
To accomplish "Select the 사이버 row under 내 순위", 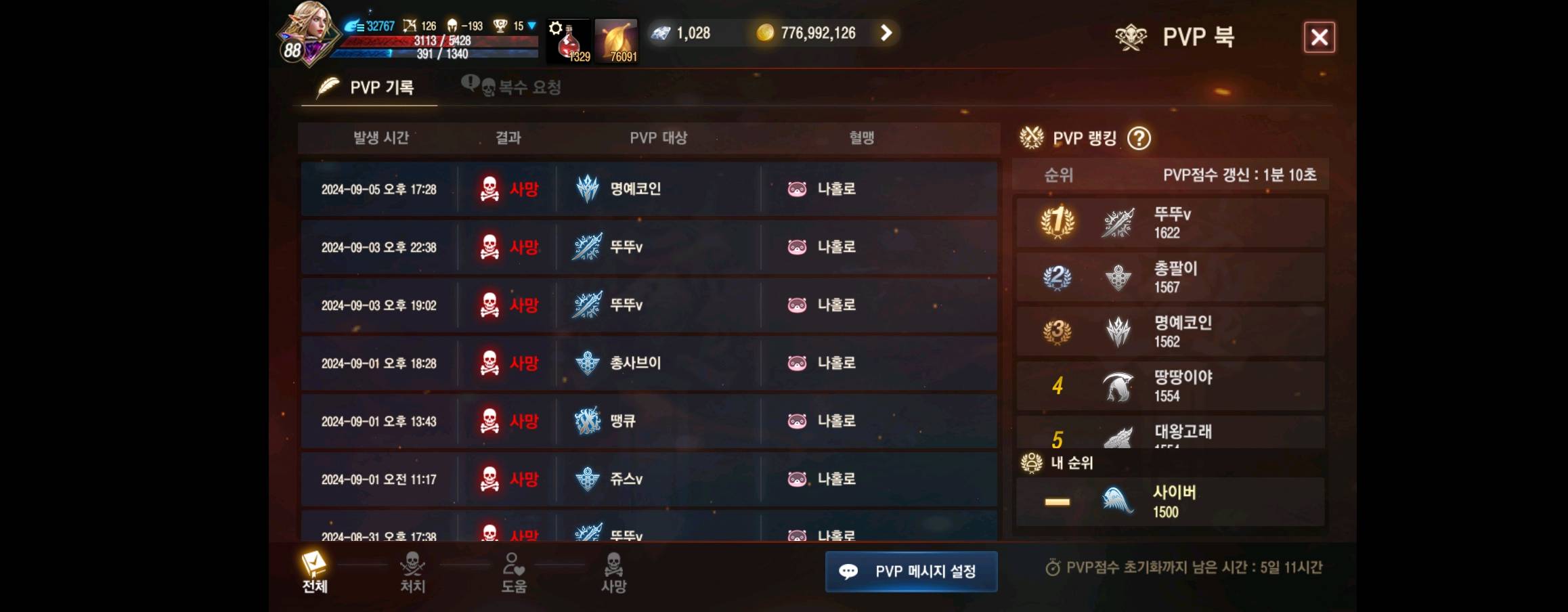I will point(1171,501).
